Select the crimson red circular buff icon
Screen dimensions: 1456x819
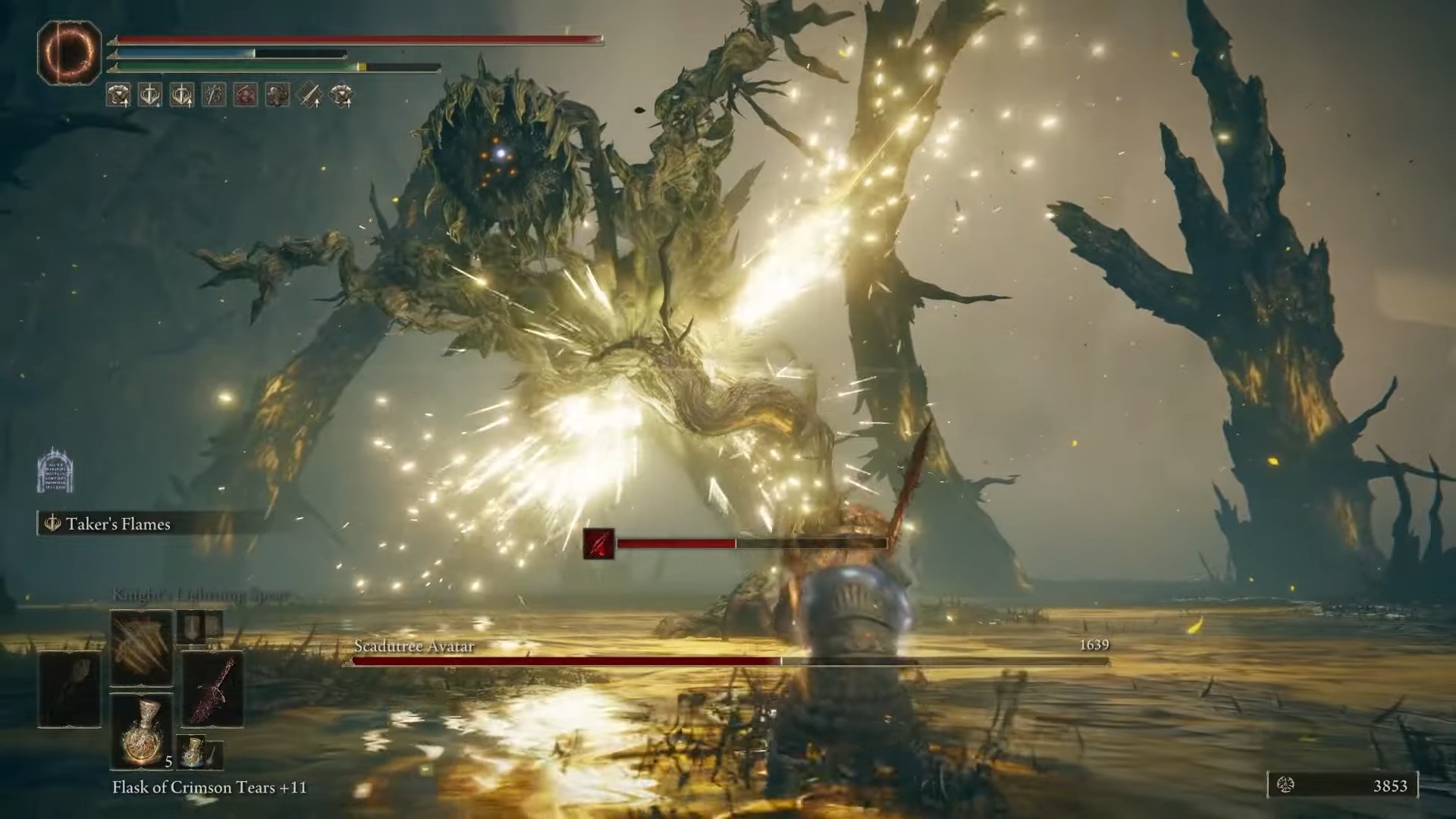click(244, 93)
